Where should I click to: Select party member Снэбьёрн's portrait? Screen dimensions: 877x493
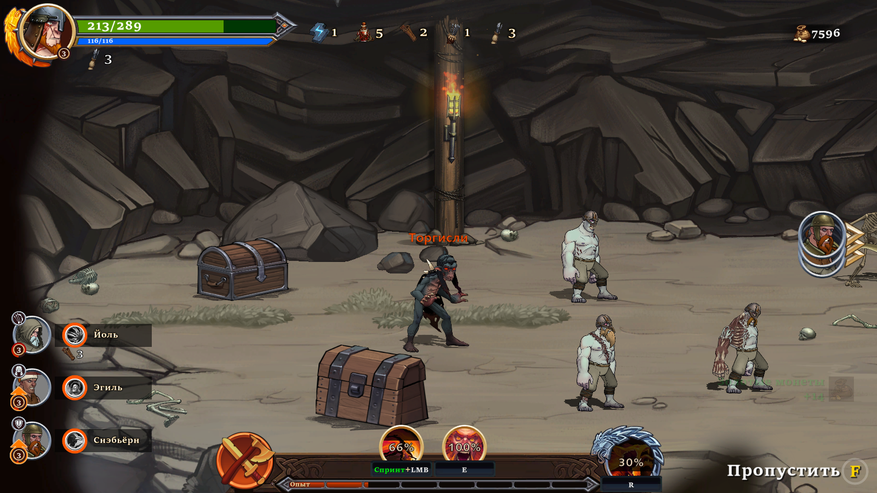(x=32, y=439)
